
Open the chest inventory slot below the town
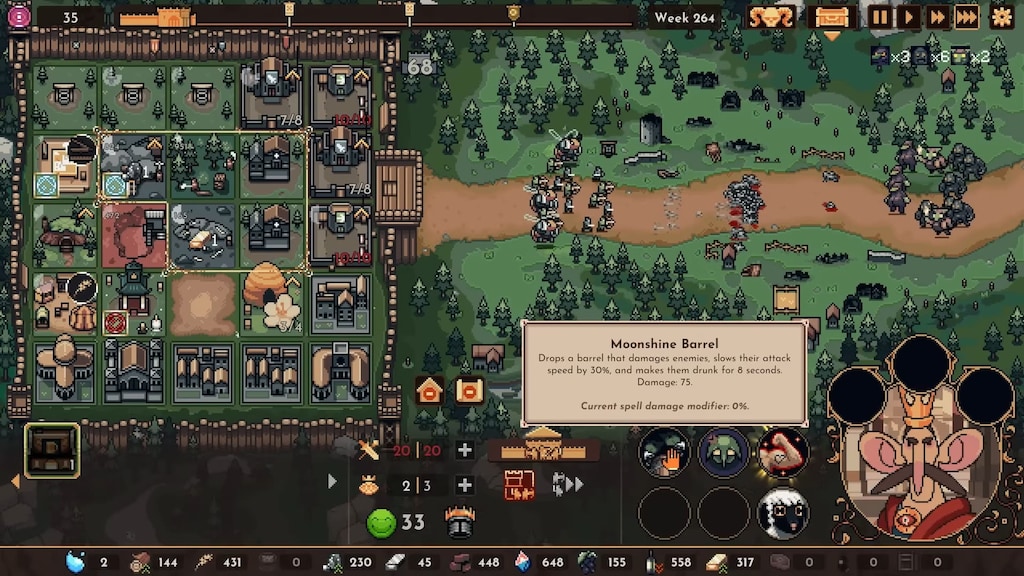click(x=51, y=450)
